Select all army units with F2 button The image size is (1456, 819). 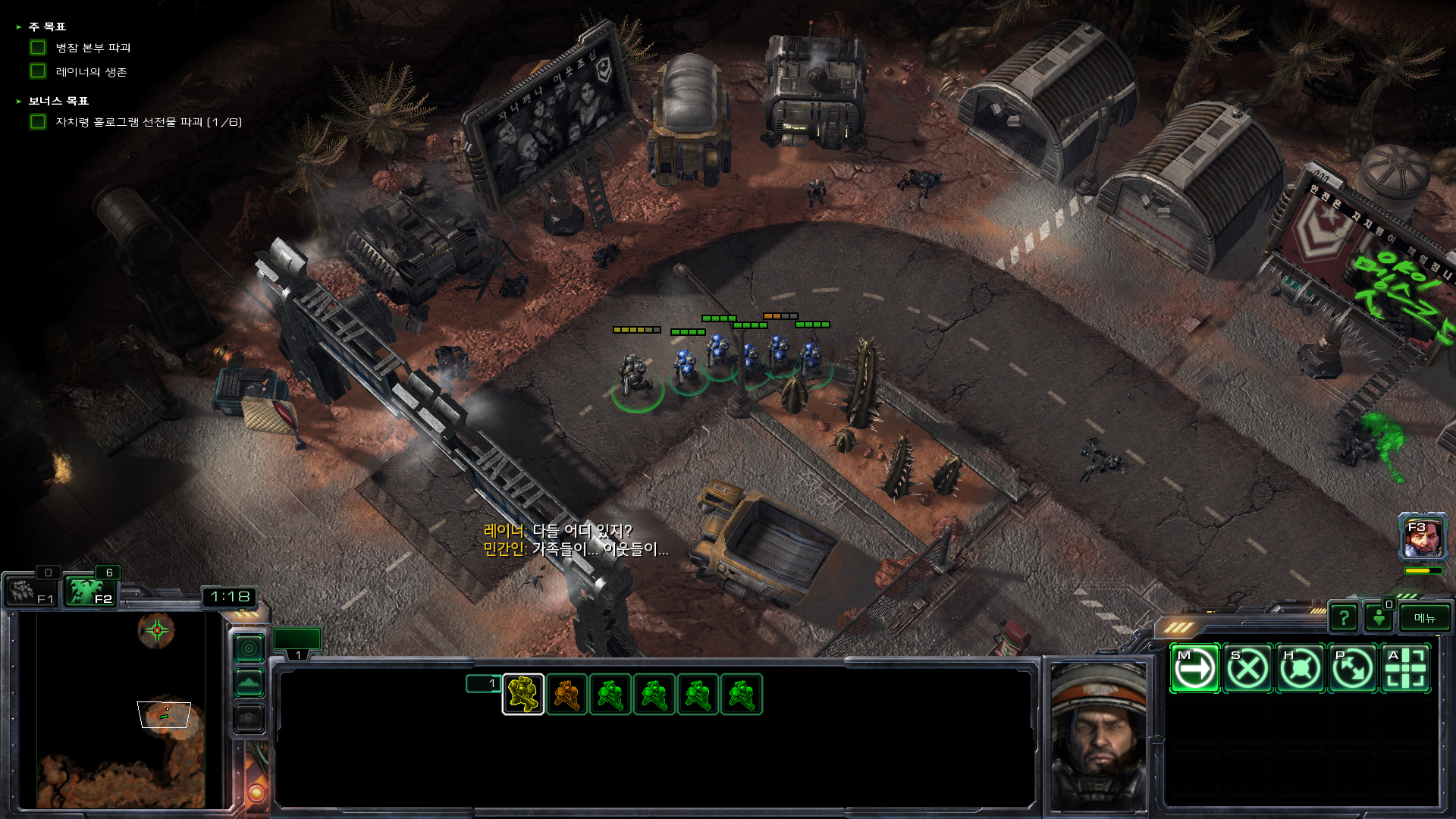(x=90, y=591)
